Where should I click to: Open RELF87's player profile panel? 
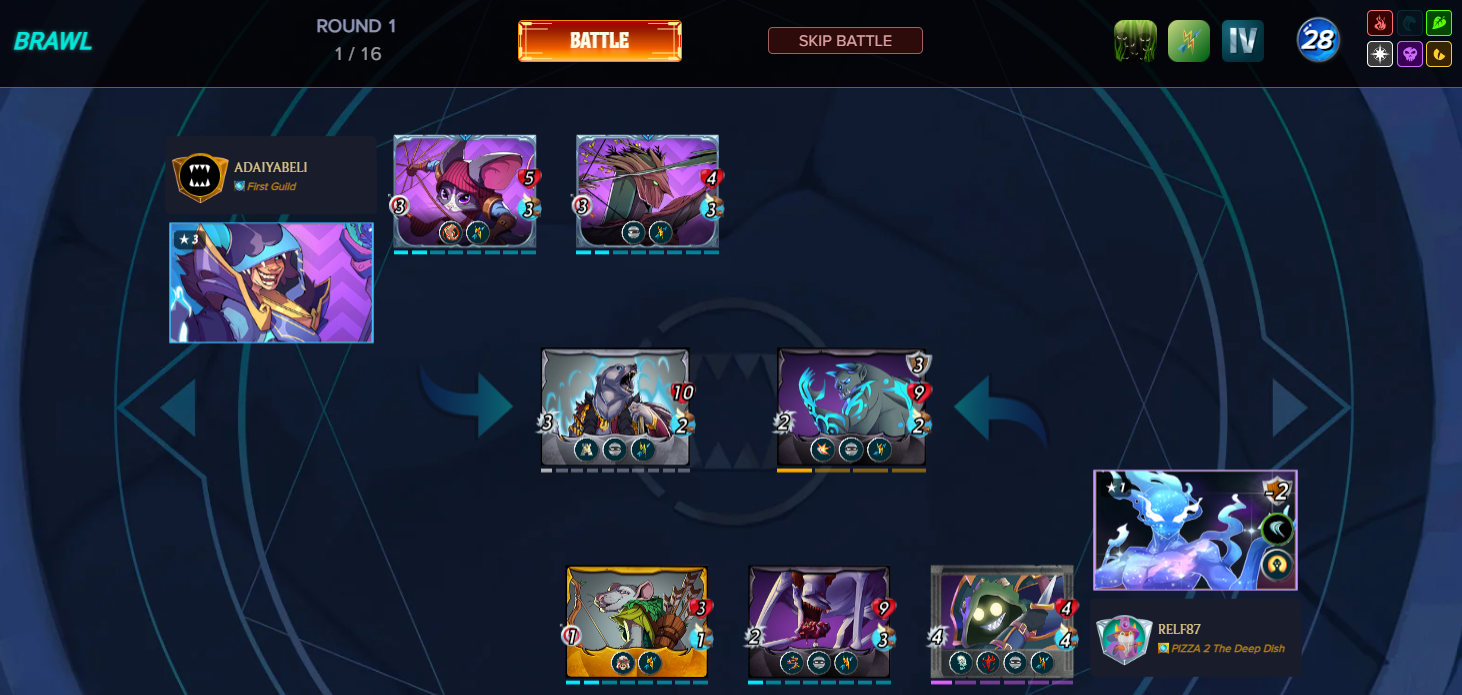click(x=1196, y=638)
